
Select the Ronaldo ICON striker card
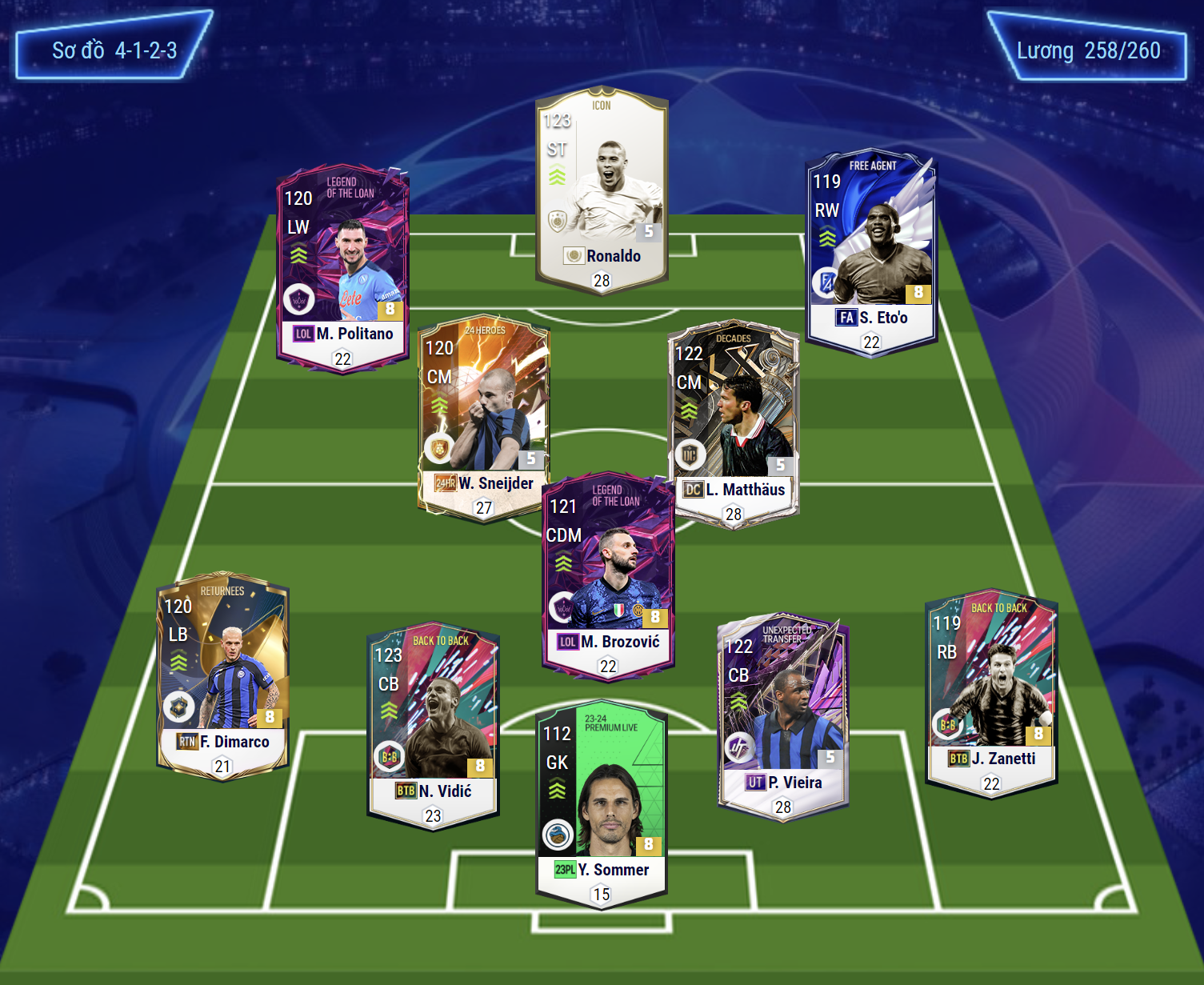(602, 192)
